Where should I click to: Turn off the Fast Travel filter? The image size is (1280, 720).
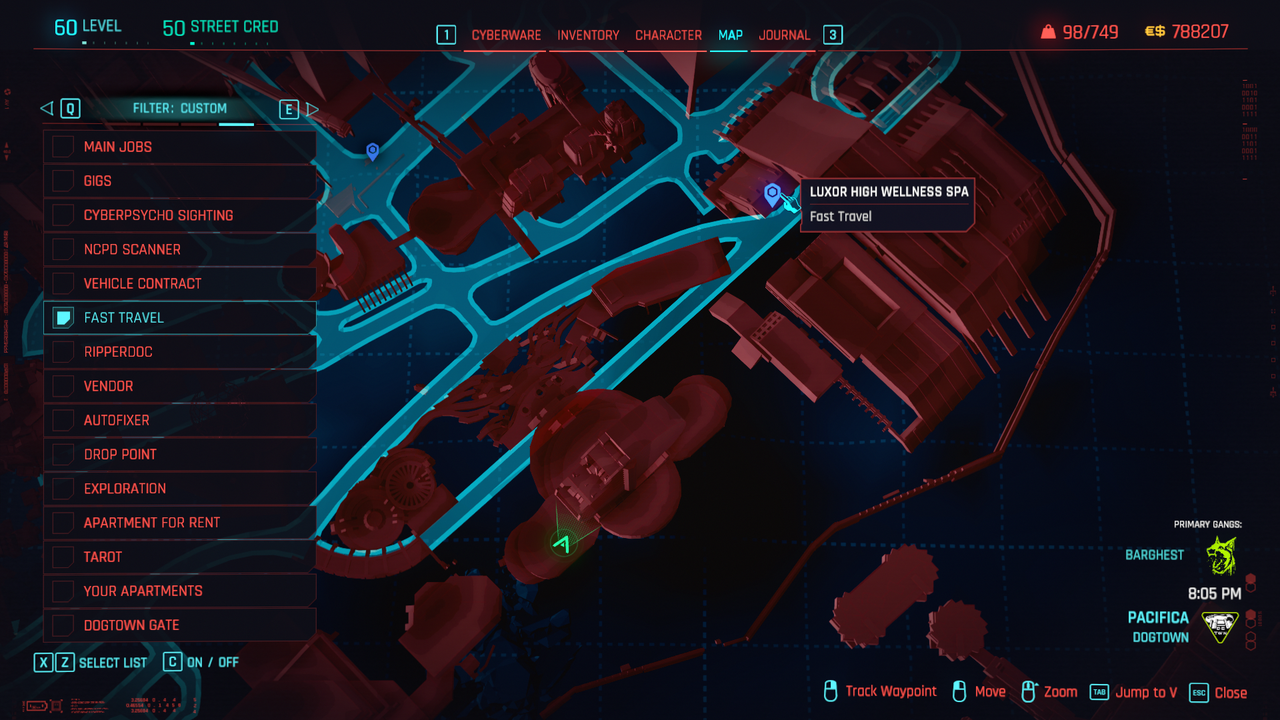pos(64,318)
